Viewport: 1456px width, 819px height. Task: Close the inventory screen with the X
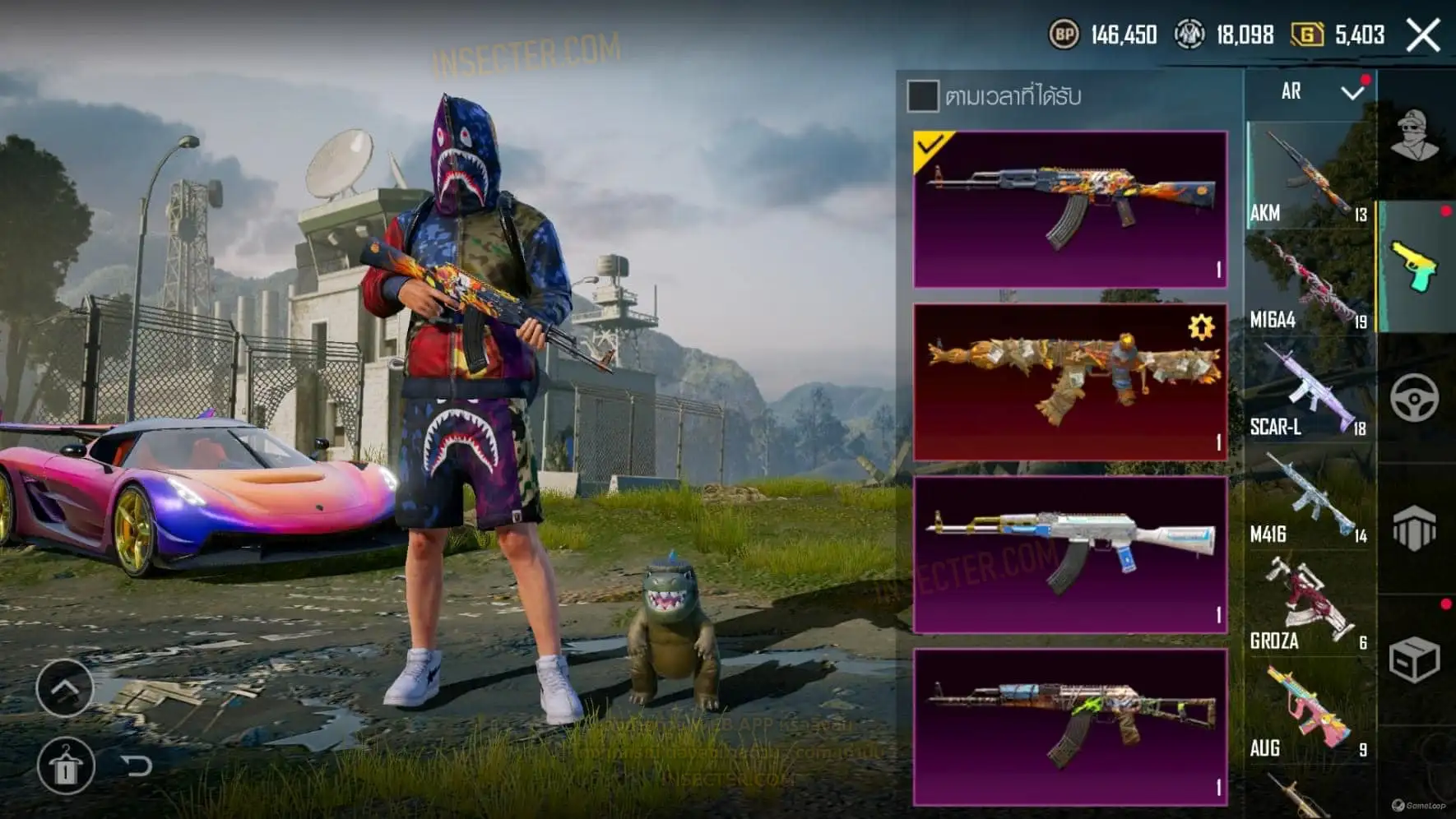click(1422, 35)
